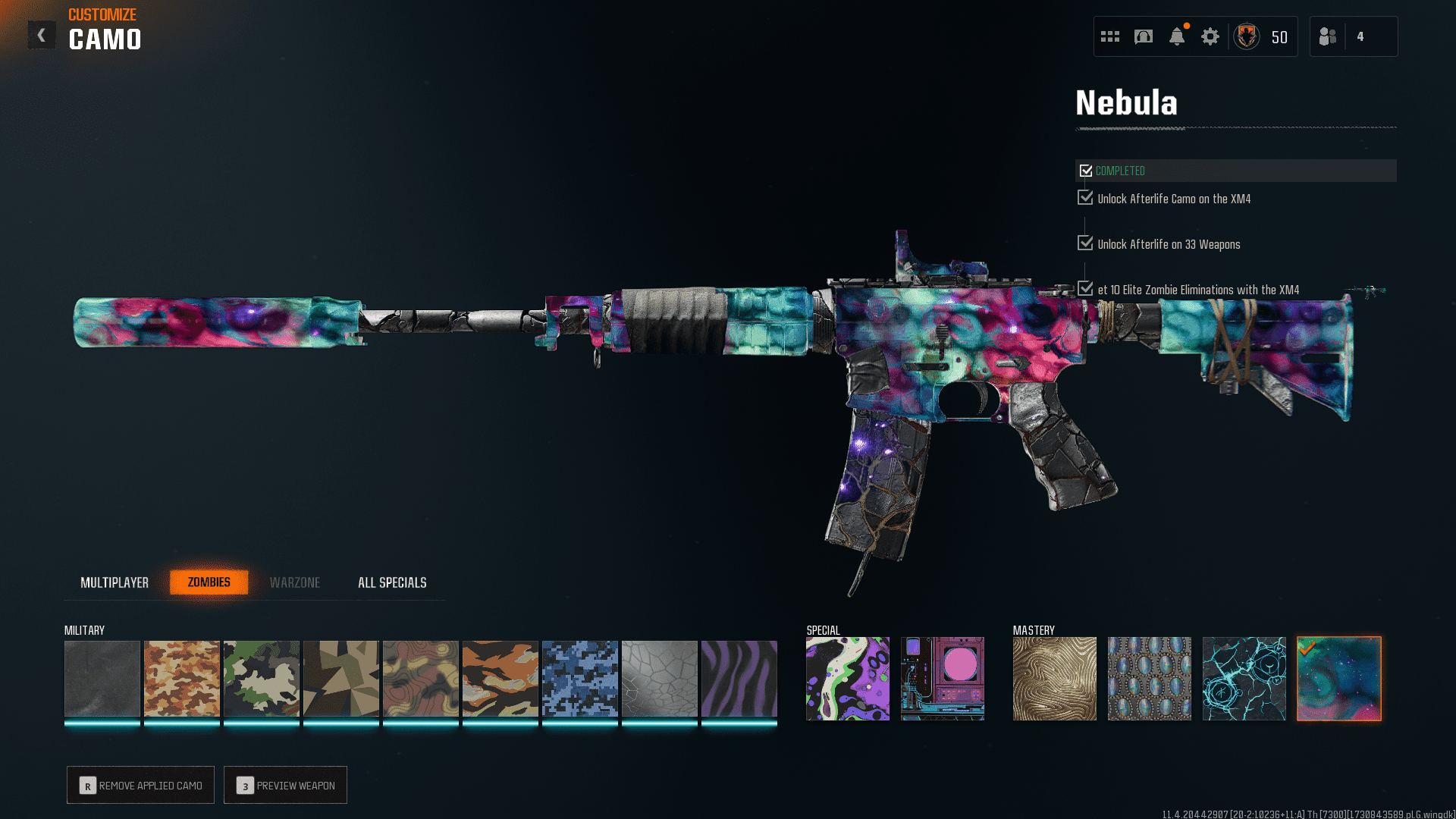Pick the blue digital camo swatch

(580, 679)
